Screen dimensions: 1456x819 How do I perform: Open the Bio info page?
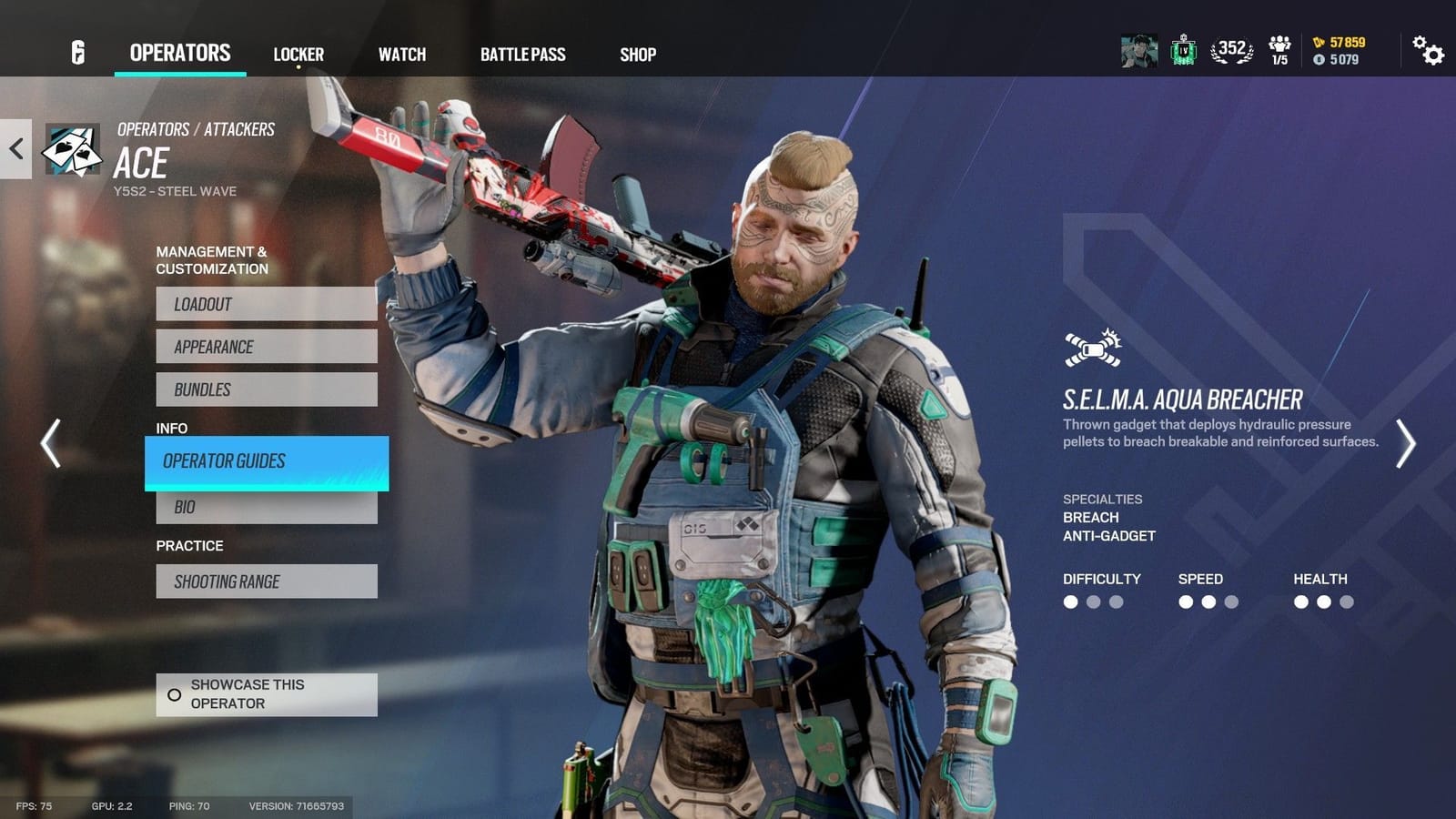point(265,506)
